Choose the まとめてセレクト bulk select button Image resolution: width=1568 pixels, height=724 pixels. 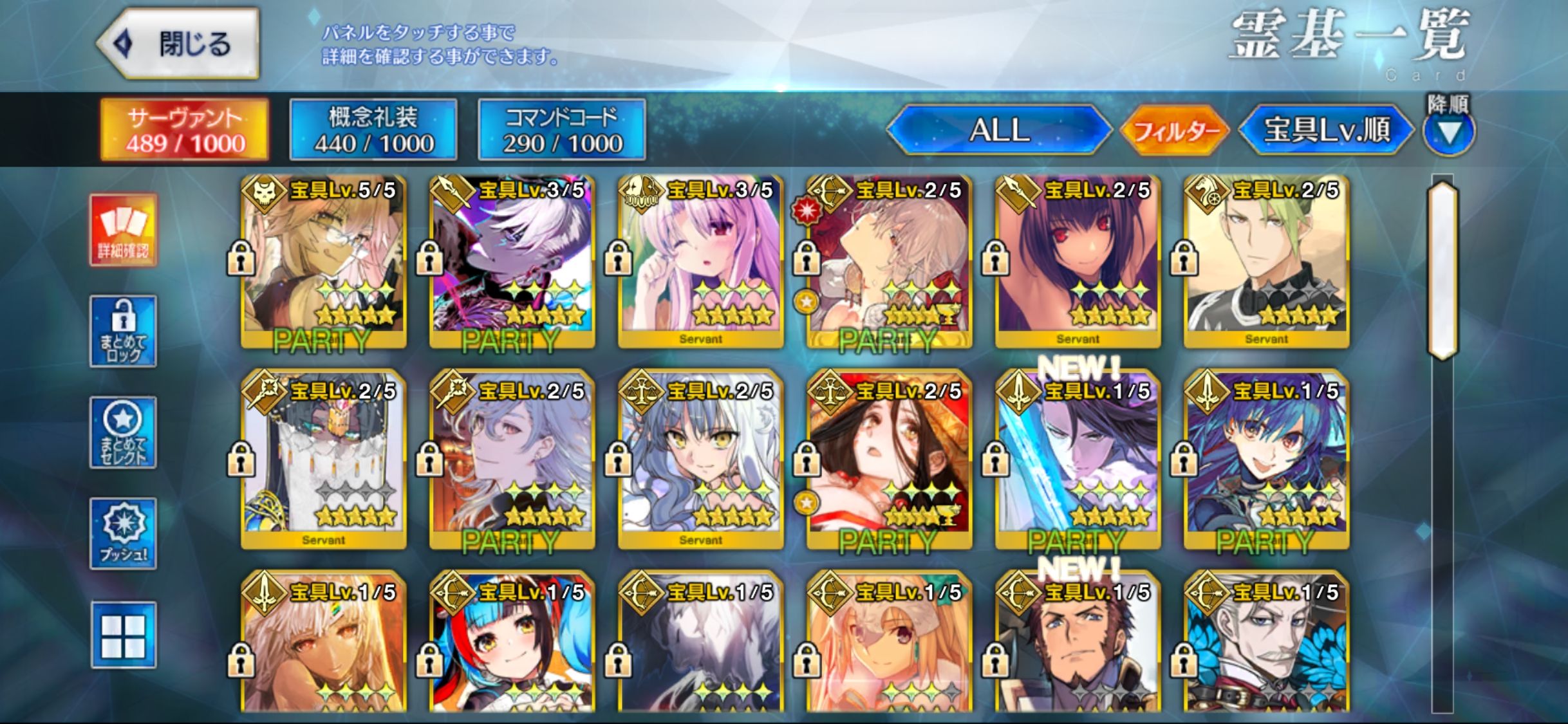click(123, 432)
